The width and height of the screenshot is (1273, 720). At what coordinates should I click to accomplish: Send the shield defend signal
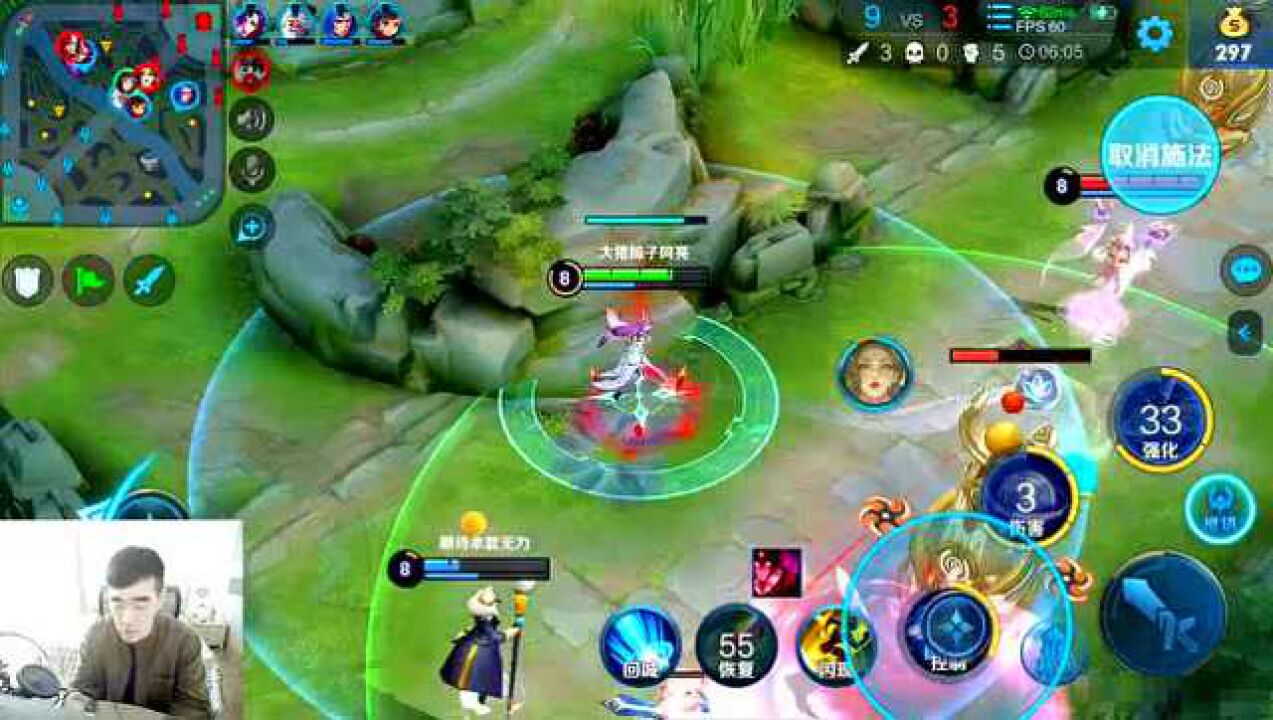(27, 281)
